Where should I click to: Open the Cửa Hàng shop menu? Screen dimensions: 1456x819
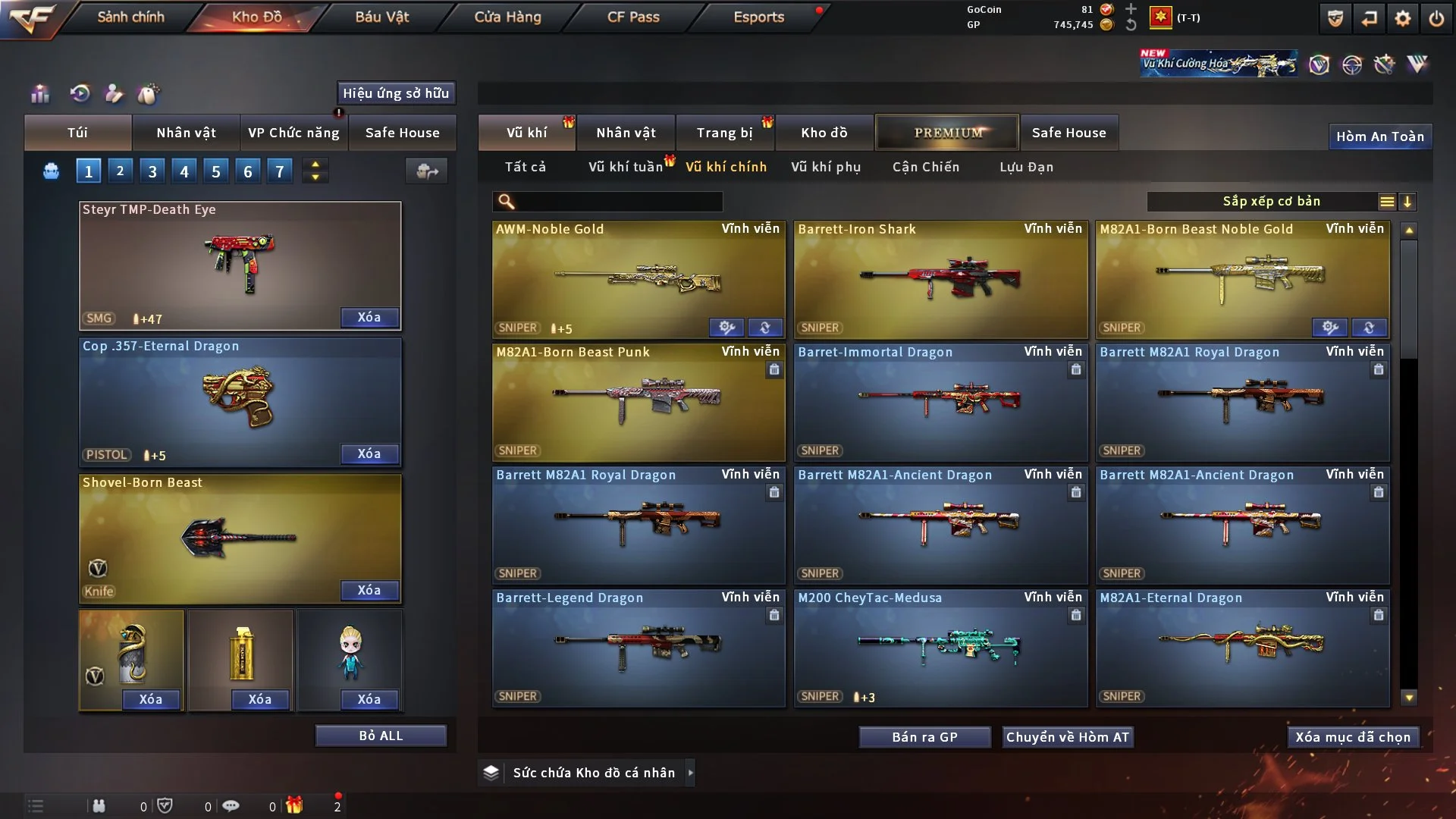[507, 17]
